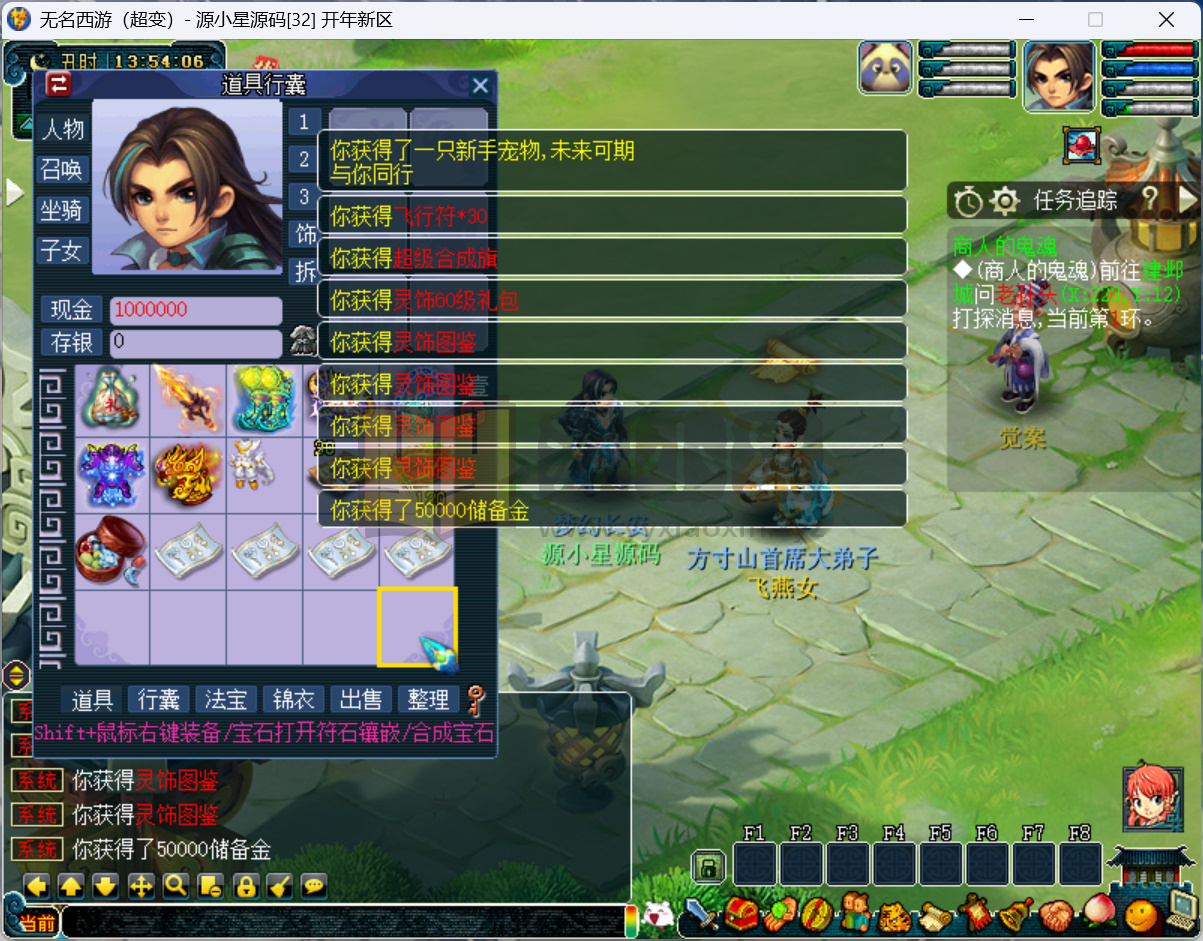This screenshot has width=1203, height=941.
Task: Select the 坐骑 mount tab
Action: (61, 210)
